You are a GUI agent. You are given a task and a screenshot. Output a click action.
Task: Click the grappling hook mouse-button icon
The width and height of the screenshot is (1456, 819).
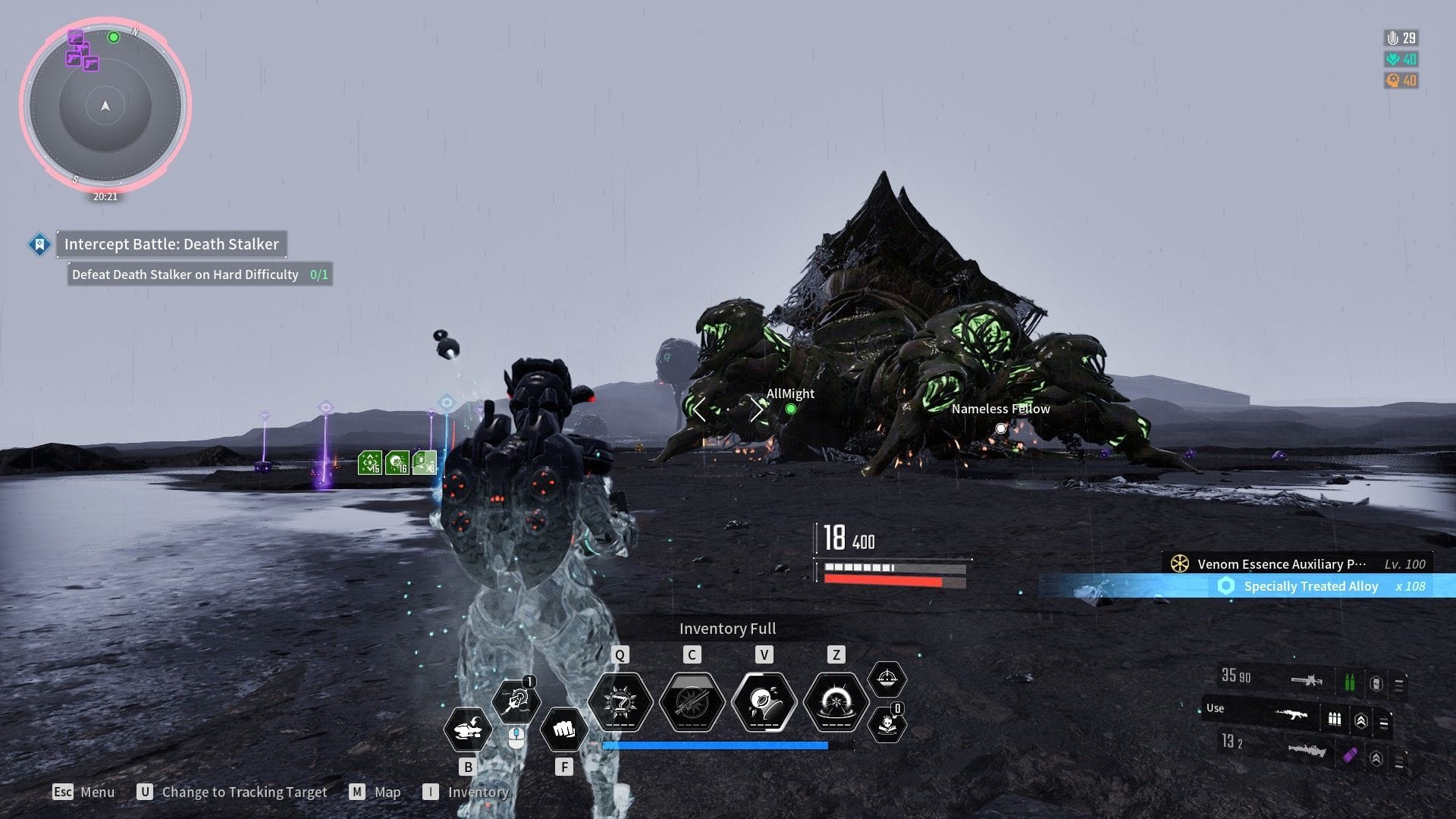point(517,701)
